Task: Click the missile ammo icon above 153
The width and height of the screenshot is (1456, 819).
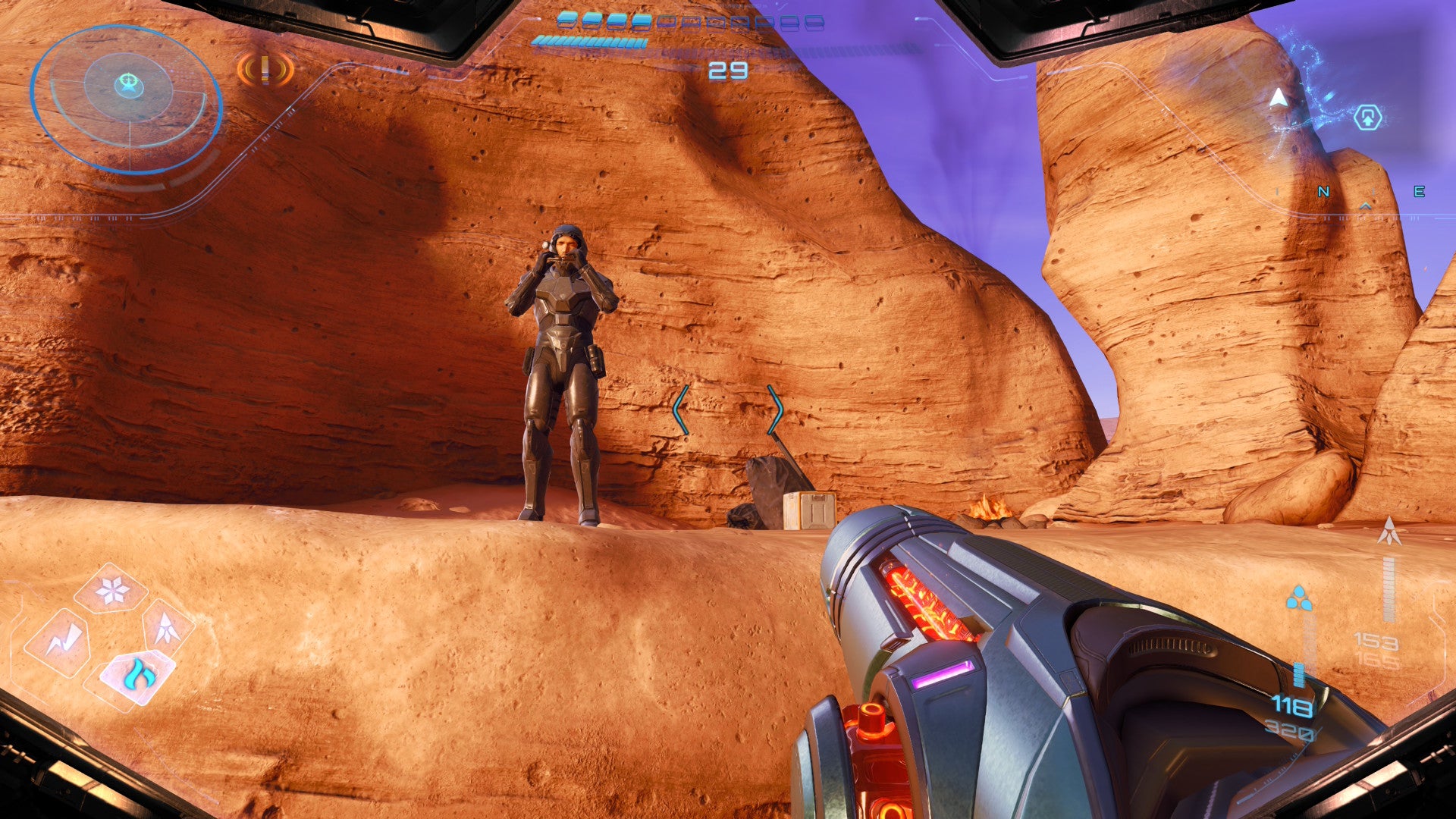Action: click(1389, 531)
